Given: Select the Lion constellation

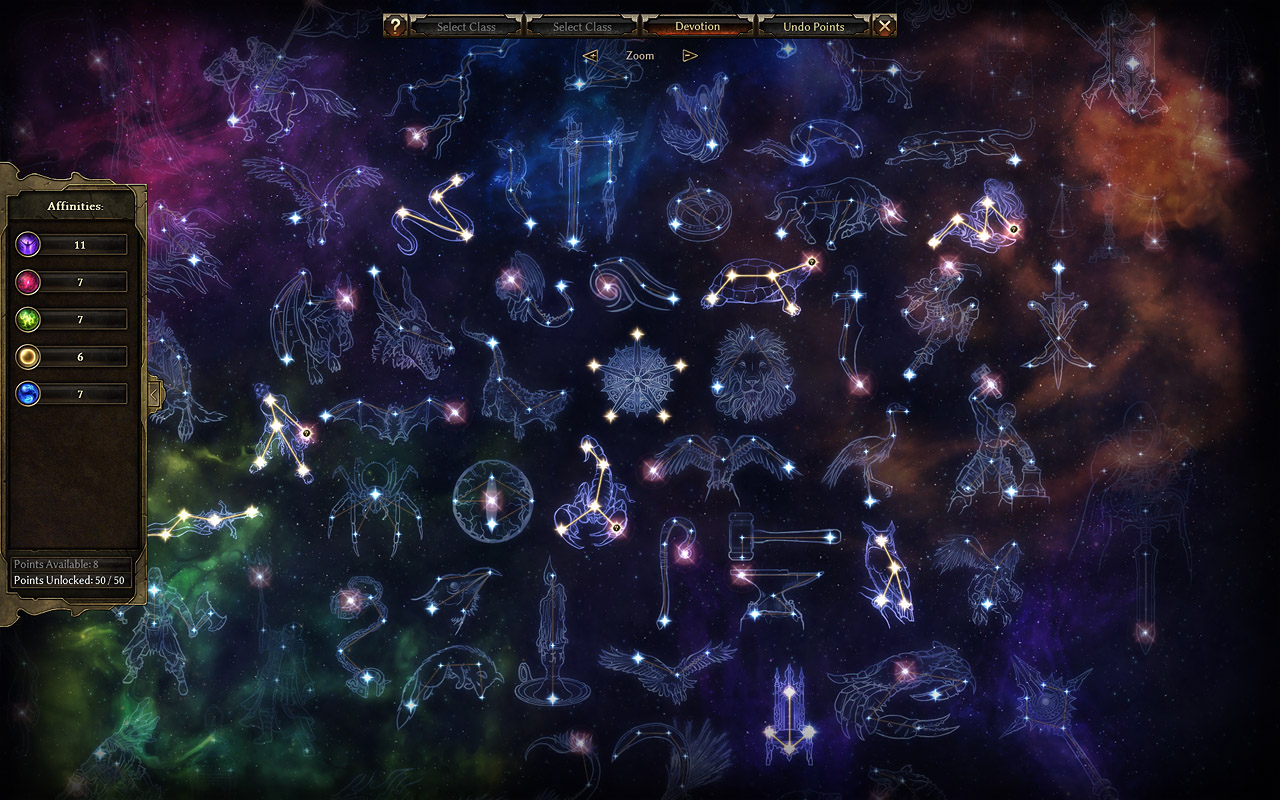Looking at the screenshot, I should 752,372.
